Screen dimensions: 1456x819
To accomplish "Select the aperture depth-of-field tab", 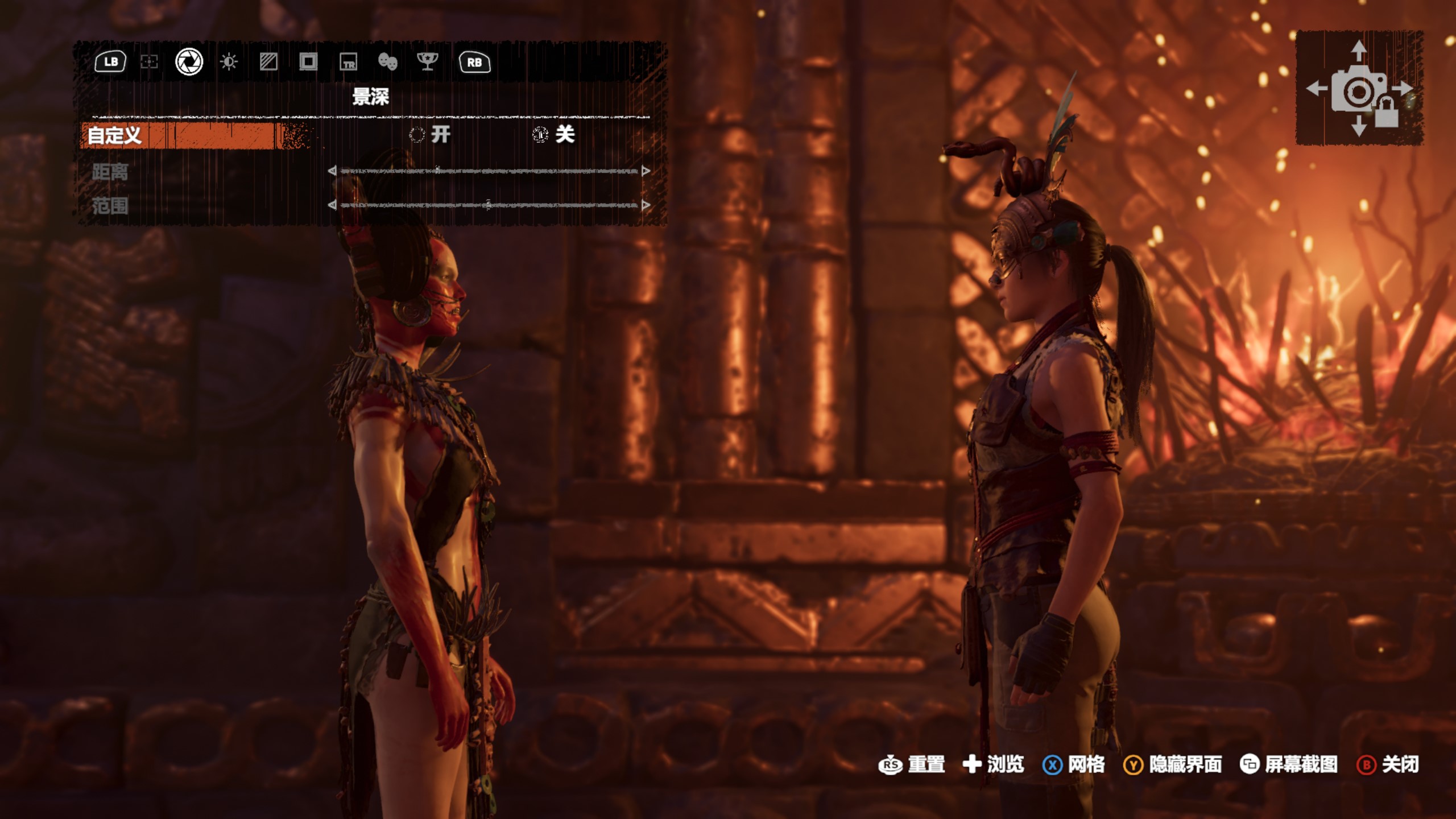I will click(189, 61).
